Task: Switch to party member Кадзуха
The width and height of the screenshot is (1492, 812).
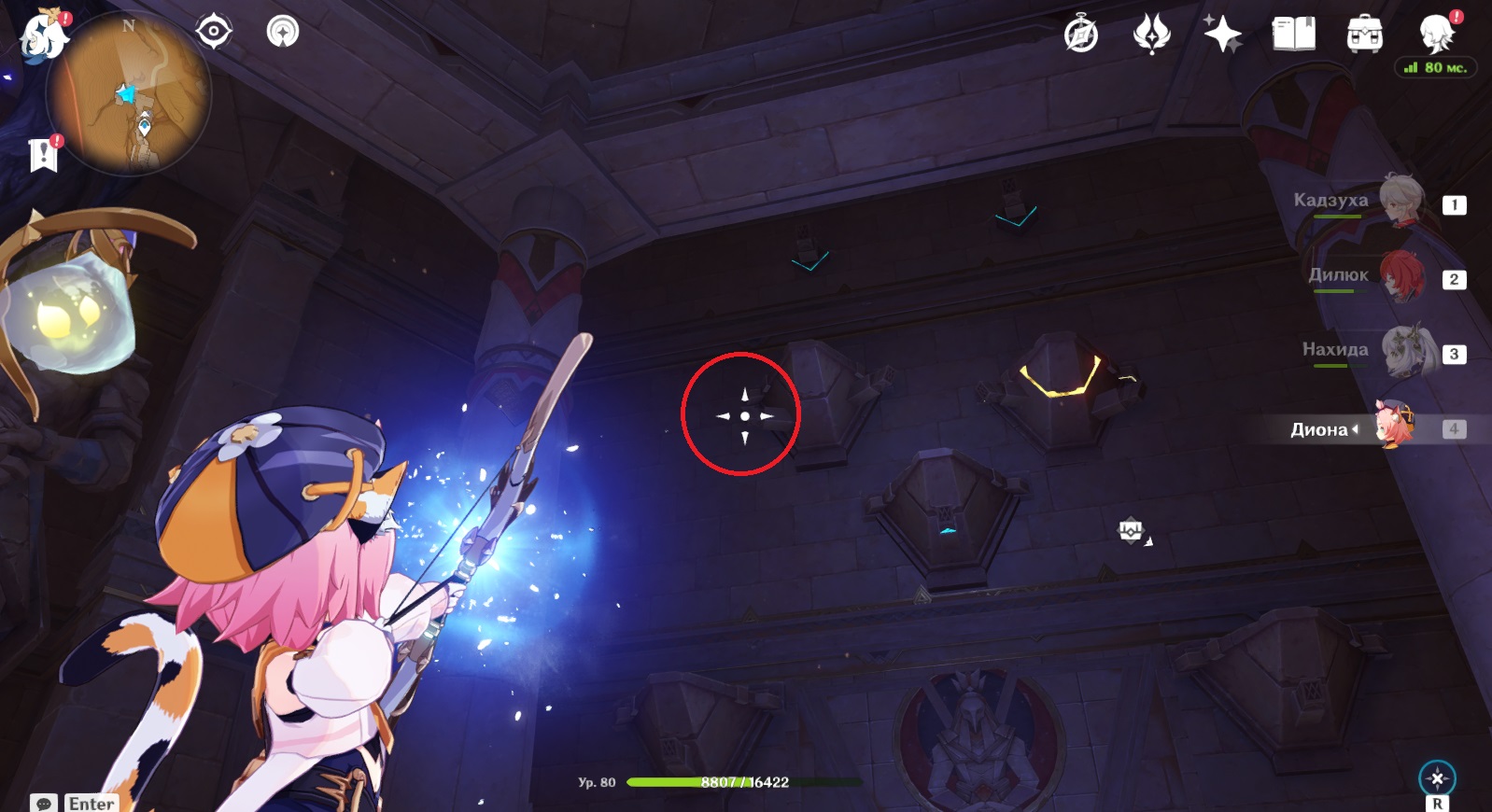Action: click(1401, 201)
